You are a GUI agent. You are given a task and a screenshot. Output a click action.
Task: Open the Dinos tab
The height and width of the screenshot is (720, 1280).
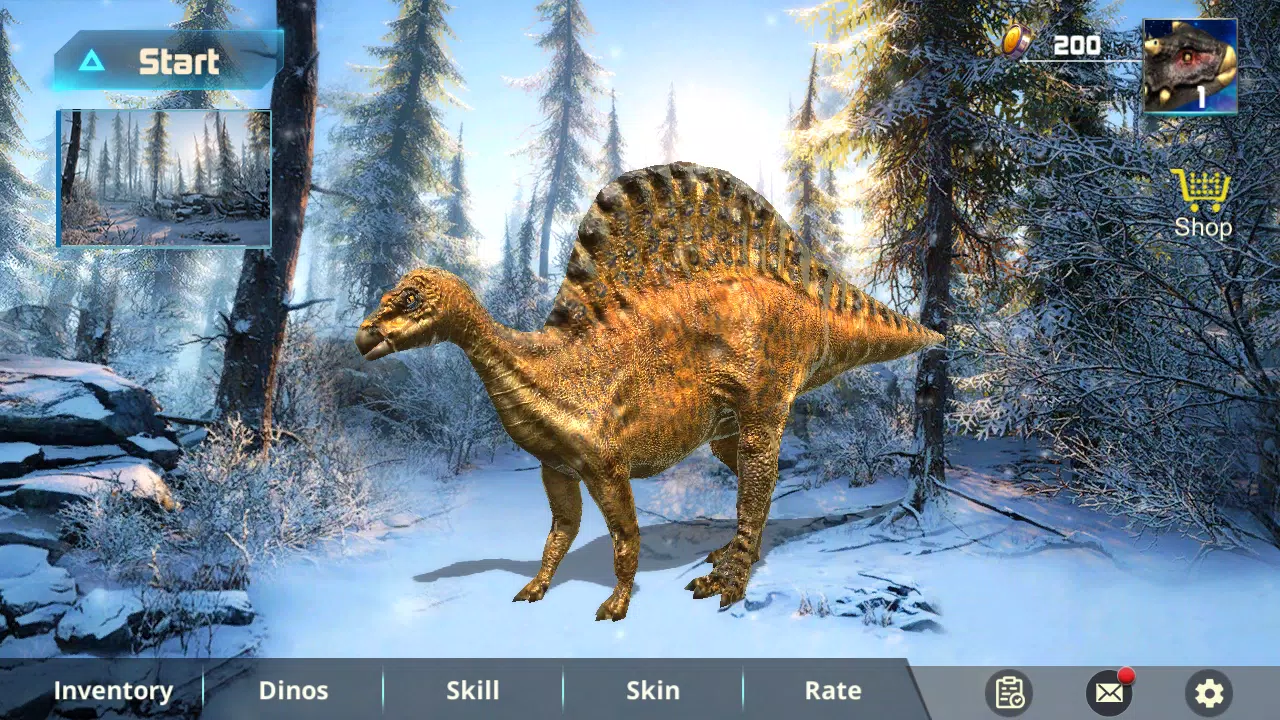(293, 690)
